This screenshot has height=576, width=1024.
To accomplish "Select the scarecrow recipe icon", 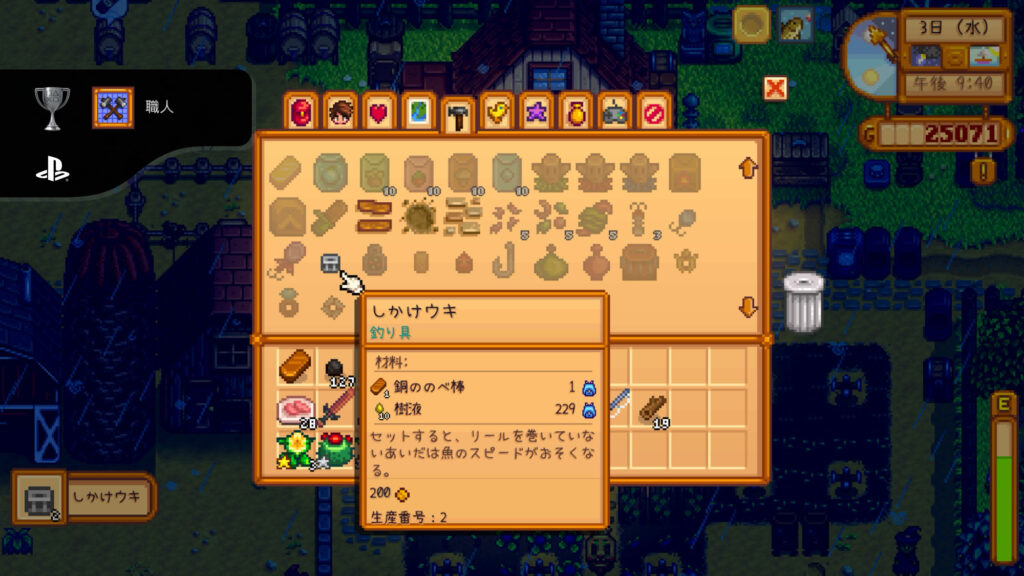I will 550,173.
